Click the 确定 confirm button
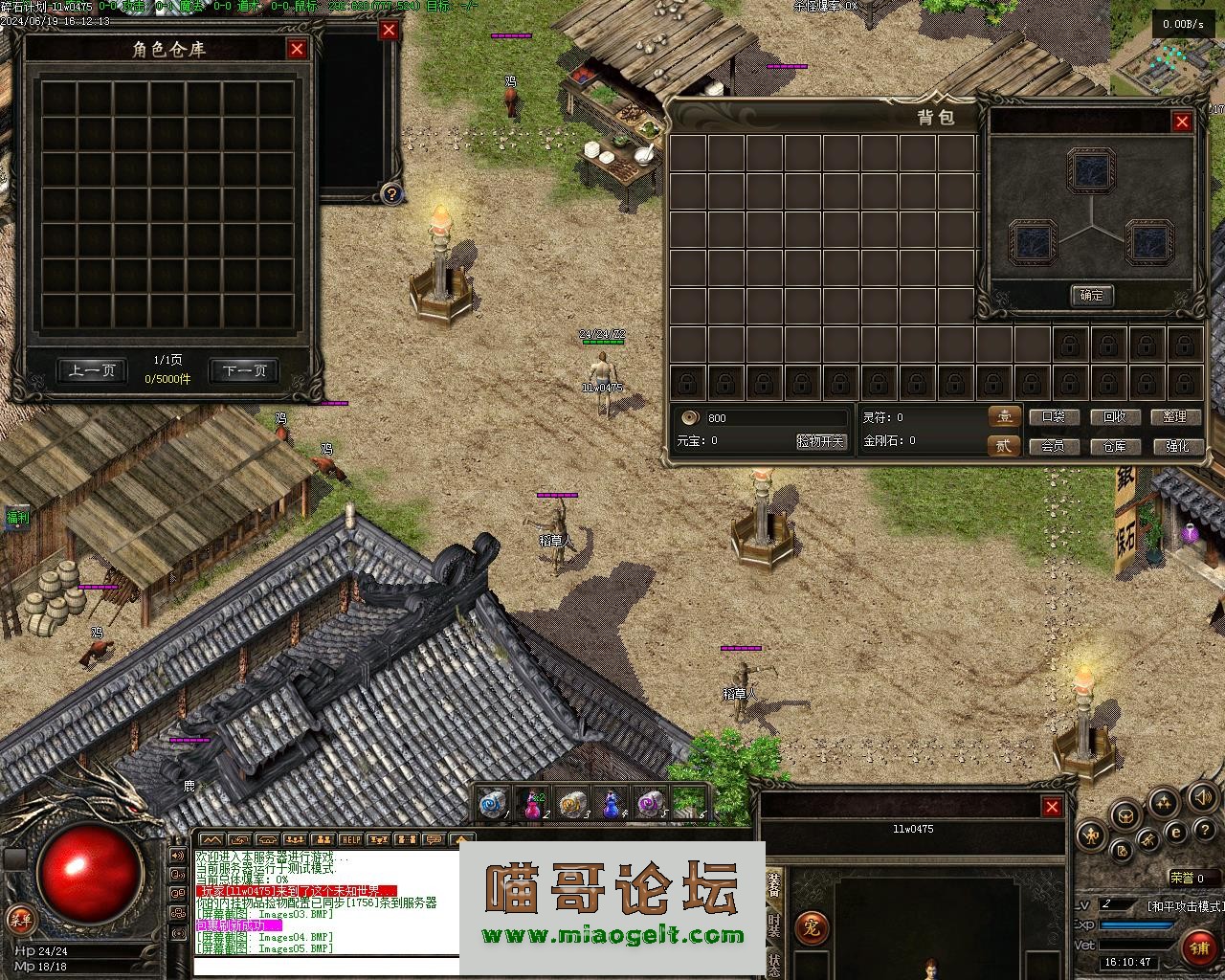The width and height of the screenshot is (1225, 980). coord(1091,296)
